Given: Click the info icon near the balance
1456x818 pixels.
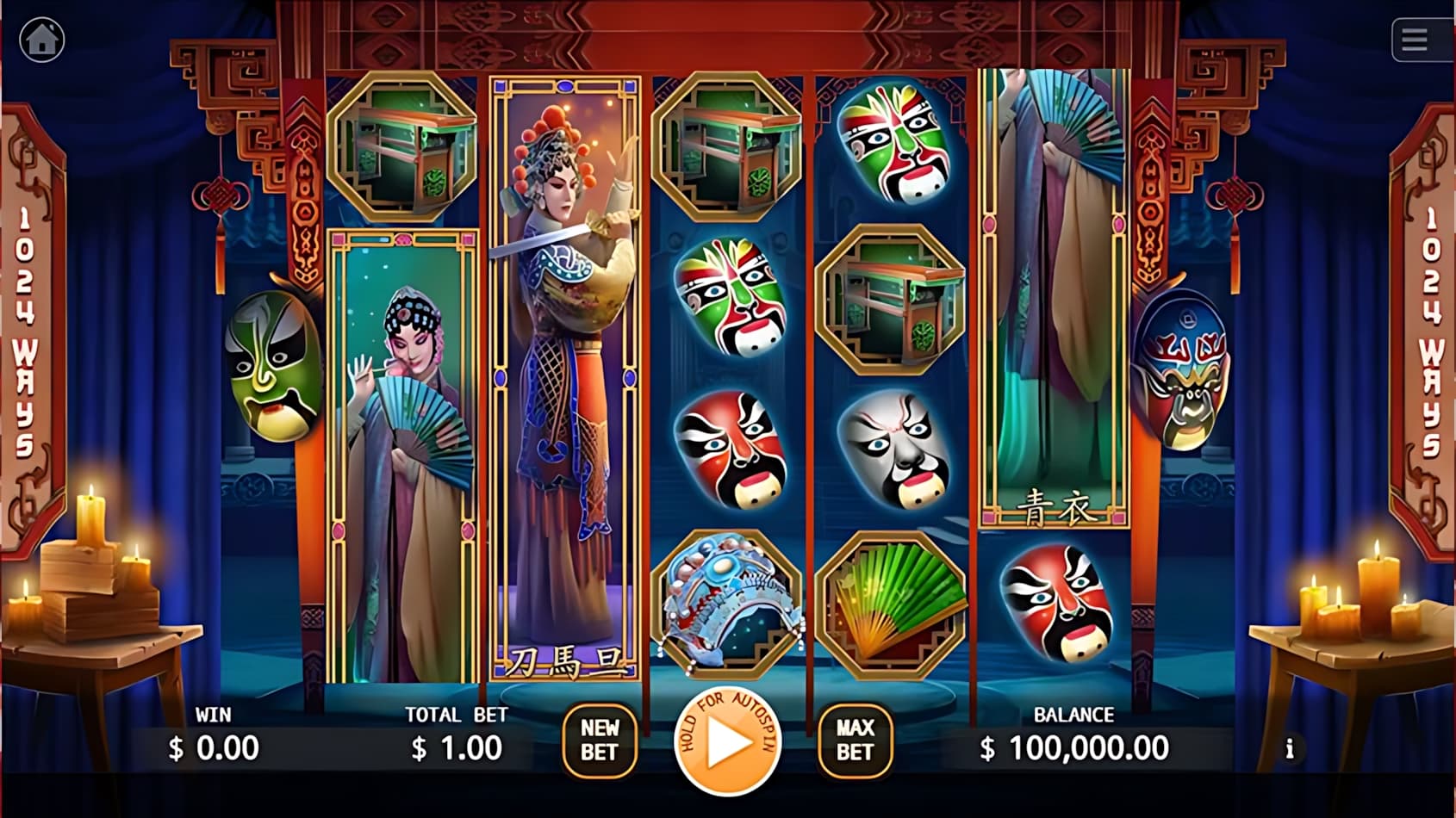Looking at the screenshot, I should pos(1290,749).
